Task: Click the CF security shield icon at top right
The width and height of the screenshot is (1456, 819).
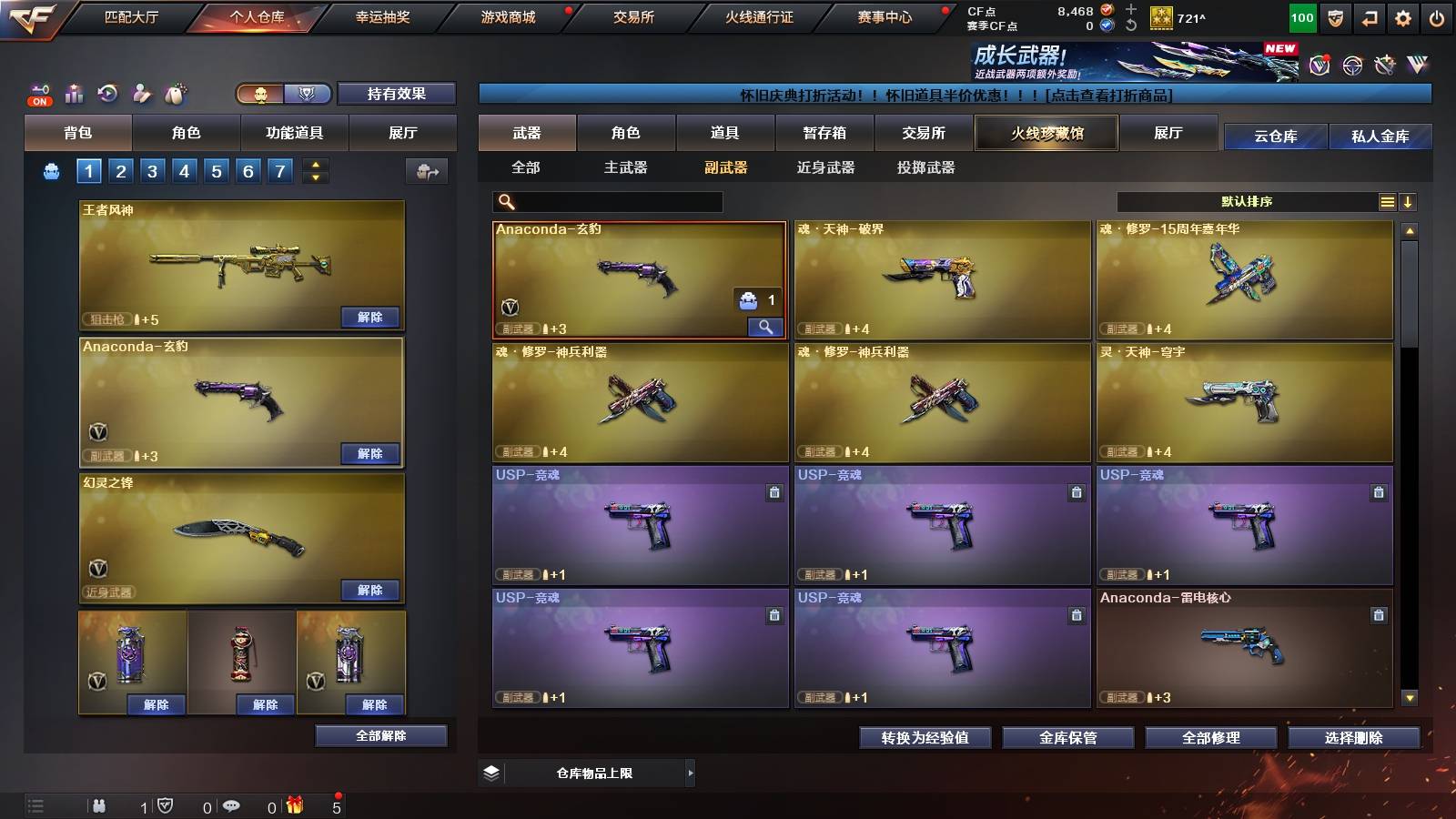Action: point(1335,16)
